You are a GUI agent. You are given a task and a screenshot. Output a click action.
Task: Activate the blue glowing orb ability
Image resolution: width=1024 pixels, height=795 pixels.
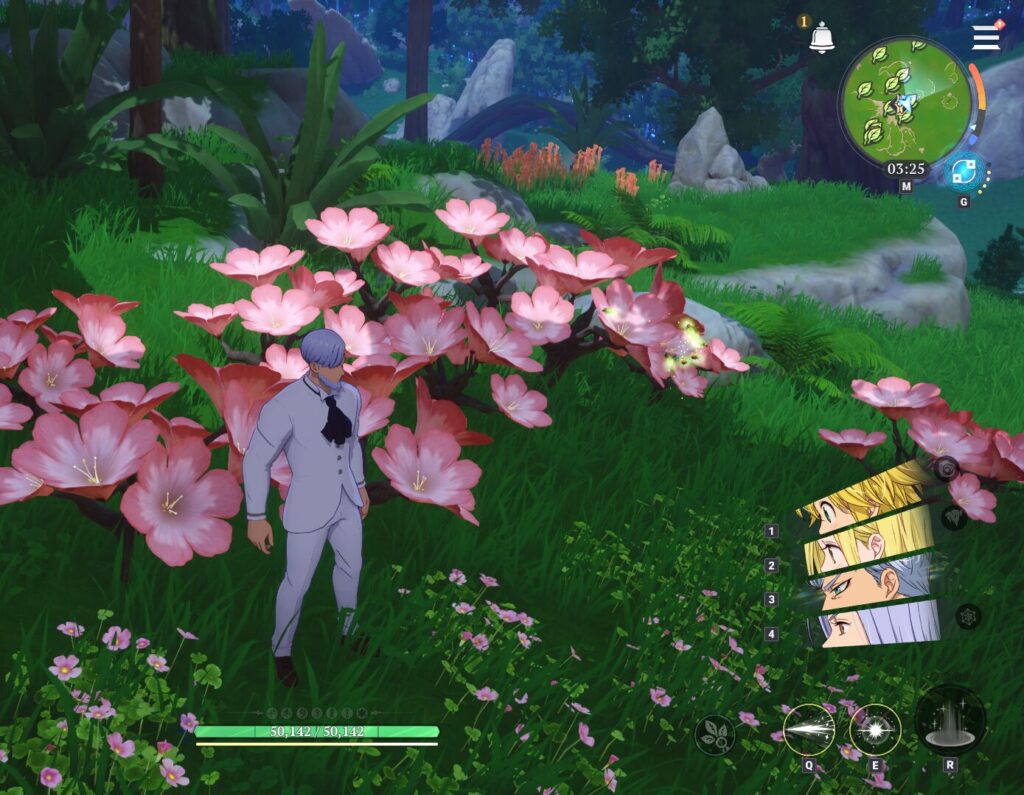[964, 173]
